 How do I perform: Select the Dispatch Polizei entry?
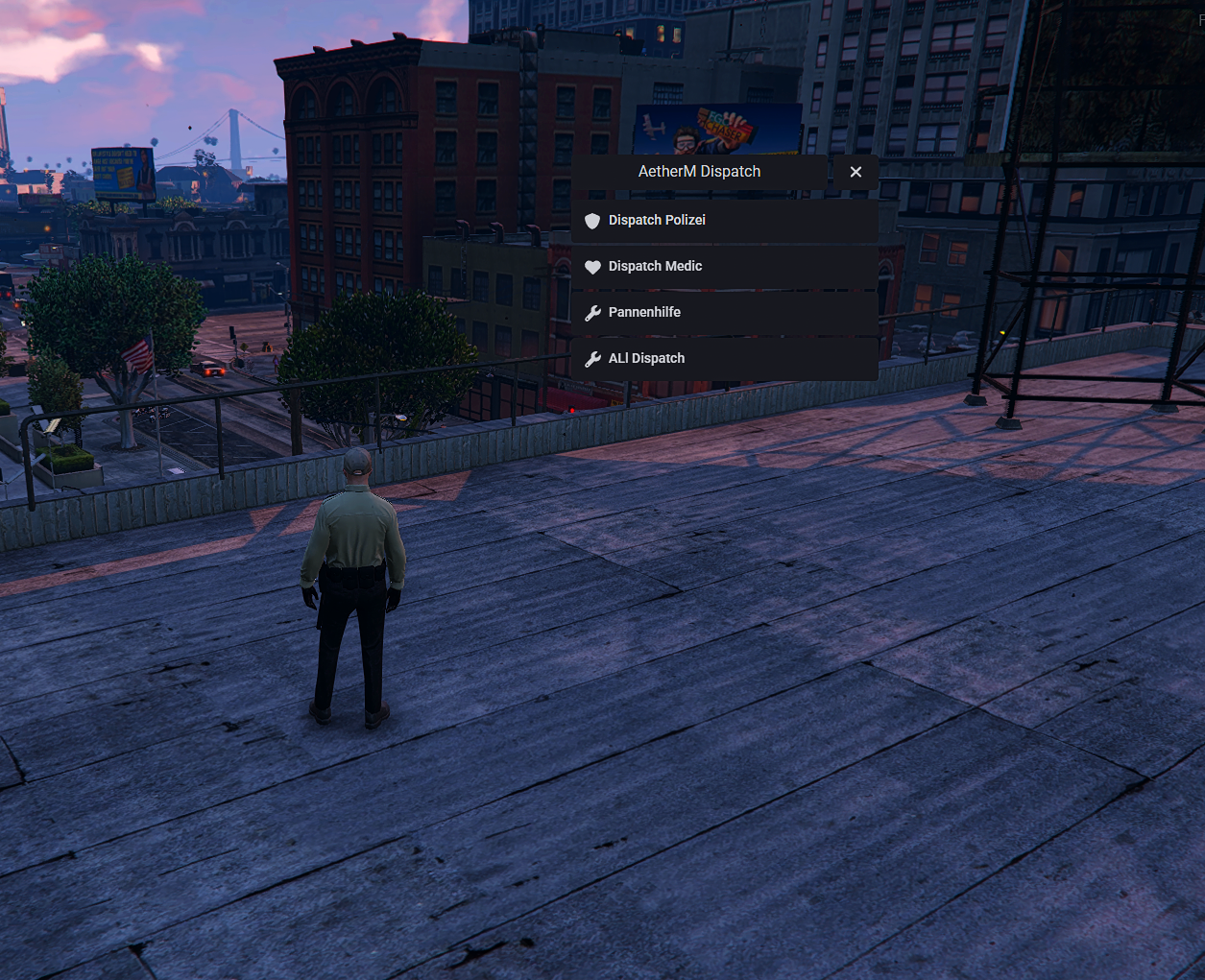pyautogui.click(x=724, y=221)
